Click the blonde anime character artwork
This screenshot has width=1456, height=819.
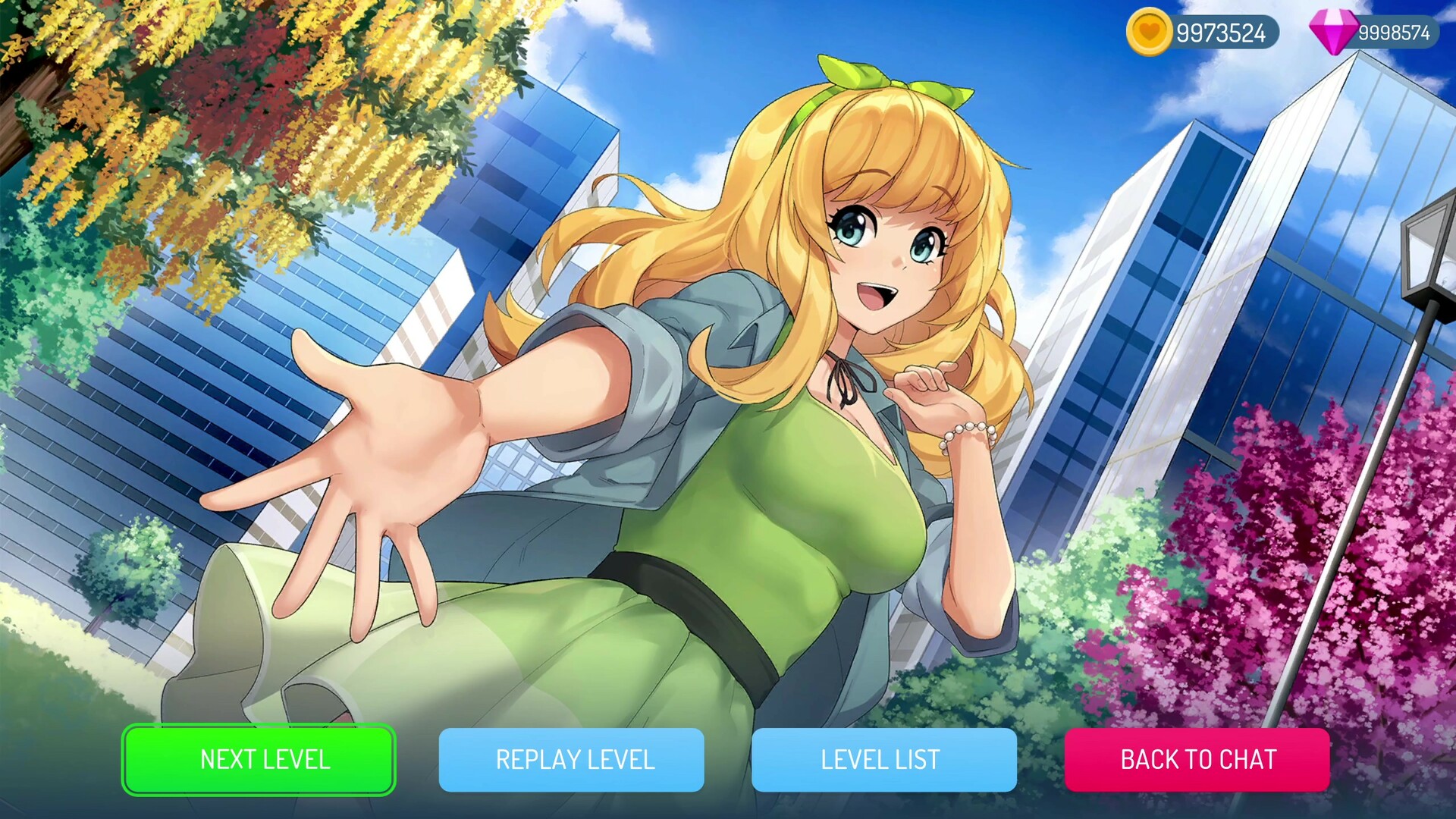click(796, 341)
